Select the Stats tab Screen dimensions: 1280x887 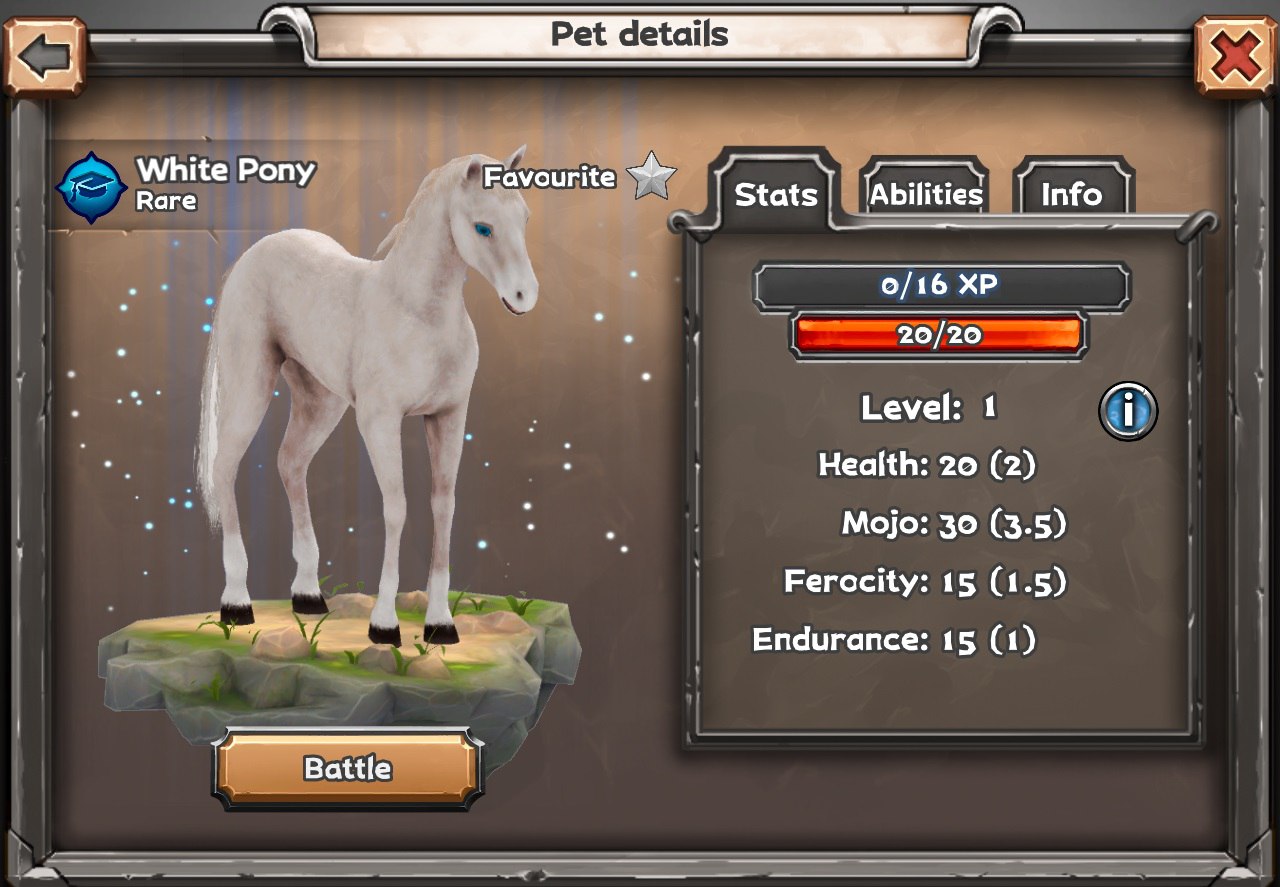(x=776, y=193)
